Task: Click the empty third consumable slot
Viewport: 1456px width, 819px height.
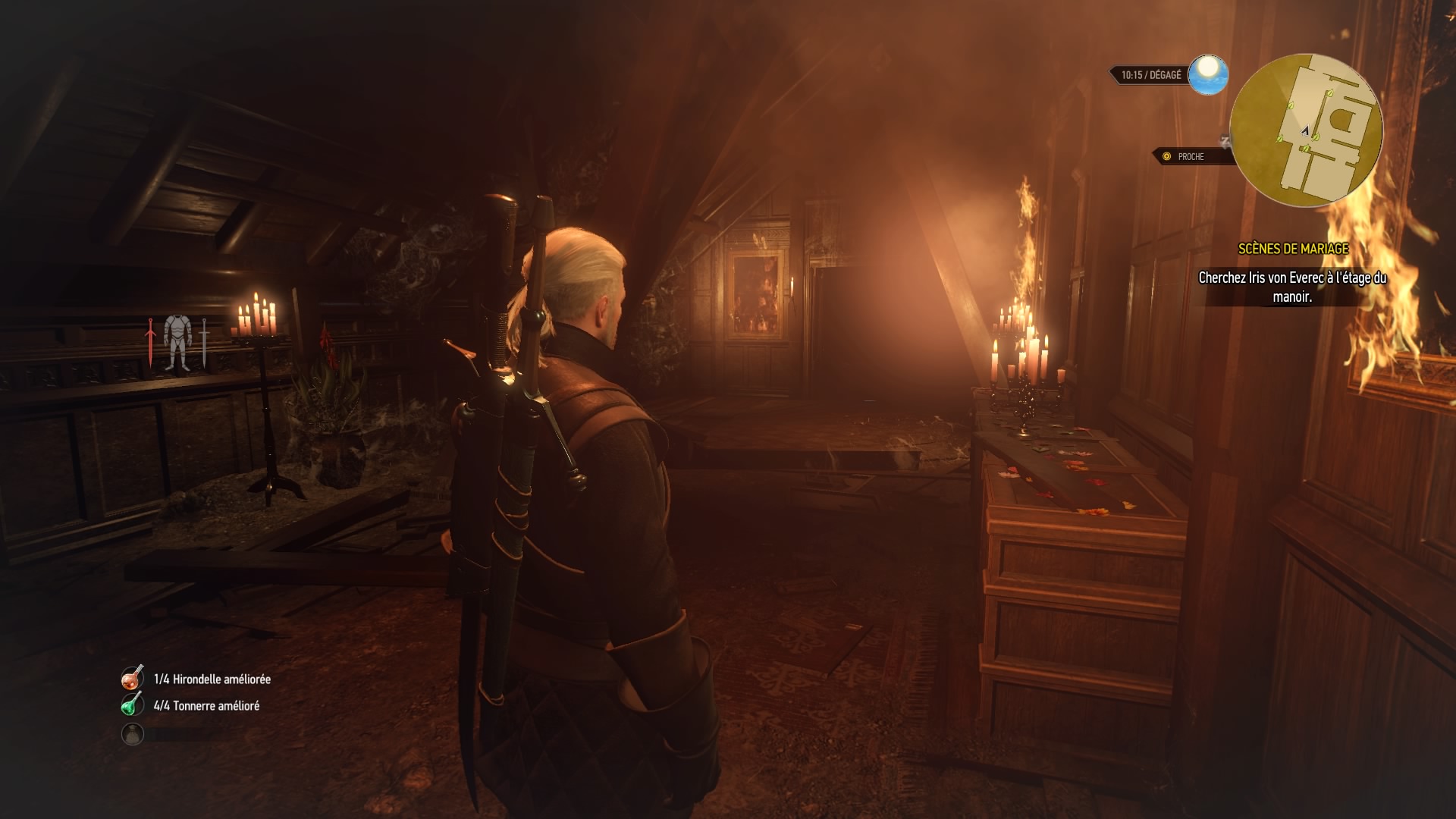Action: [x=133, y=733]
